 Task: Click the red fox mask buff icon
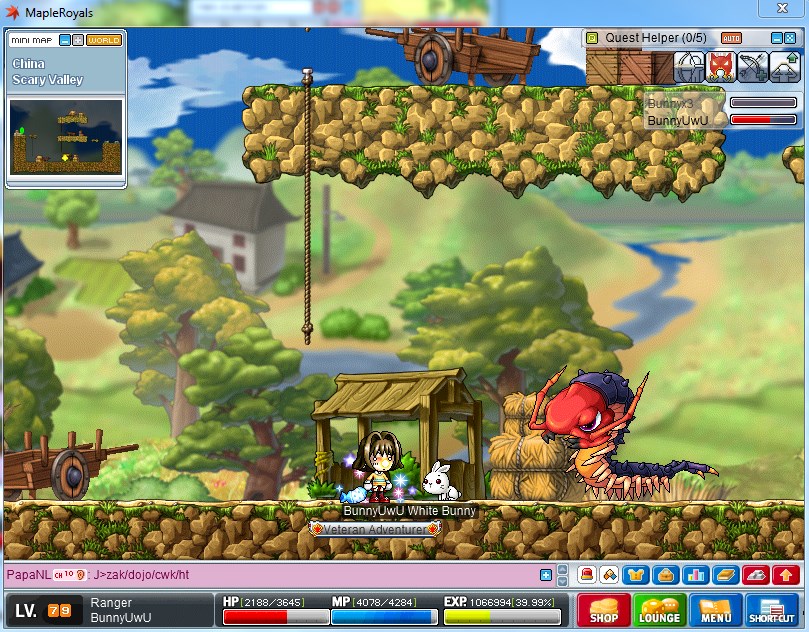click(720, 67)
